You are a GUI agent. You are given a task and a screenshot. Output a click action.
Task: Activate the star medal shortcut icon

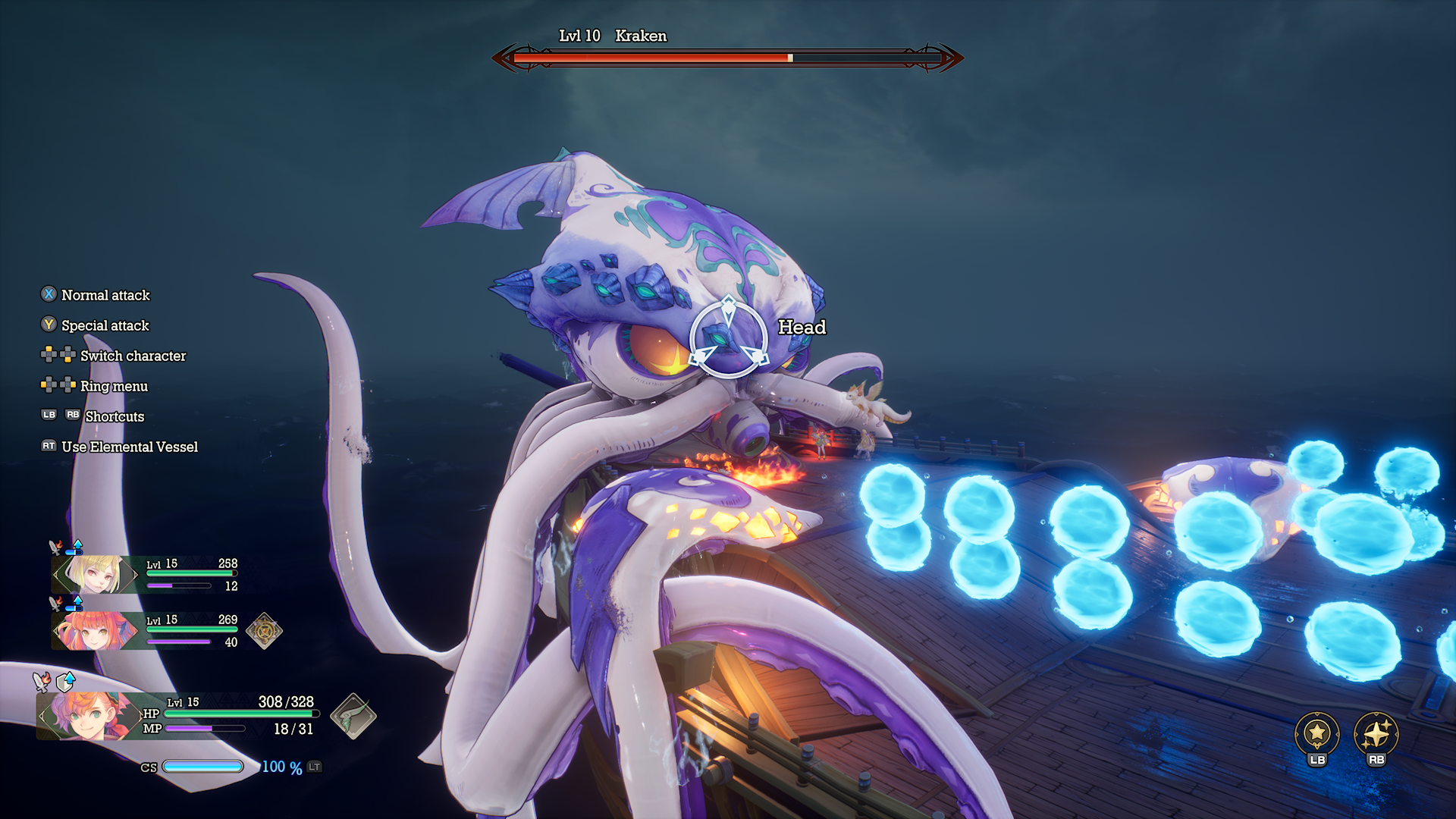[1317, 733]
